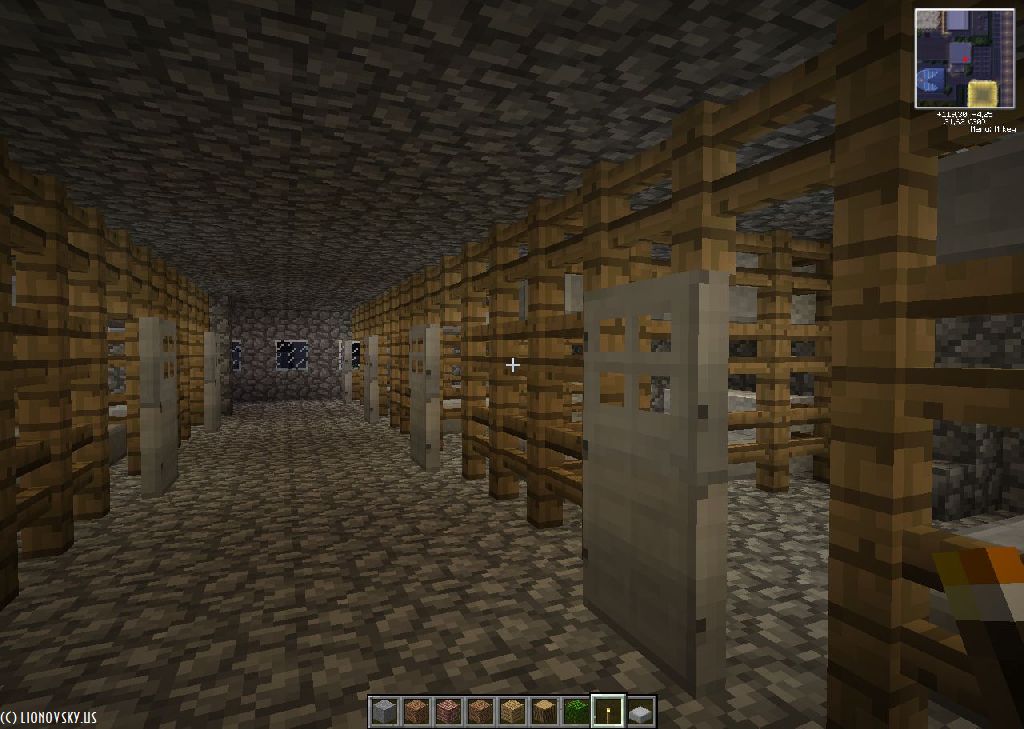Click the minimap in the corner

(x=964, y=58)
